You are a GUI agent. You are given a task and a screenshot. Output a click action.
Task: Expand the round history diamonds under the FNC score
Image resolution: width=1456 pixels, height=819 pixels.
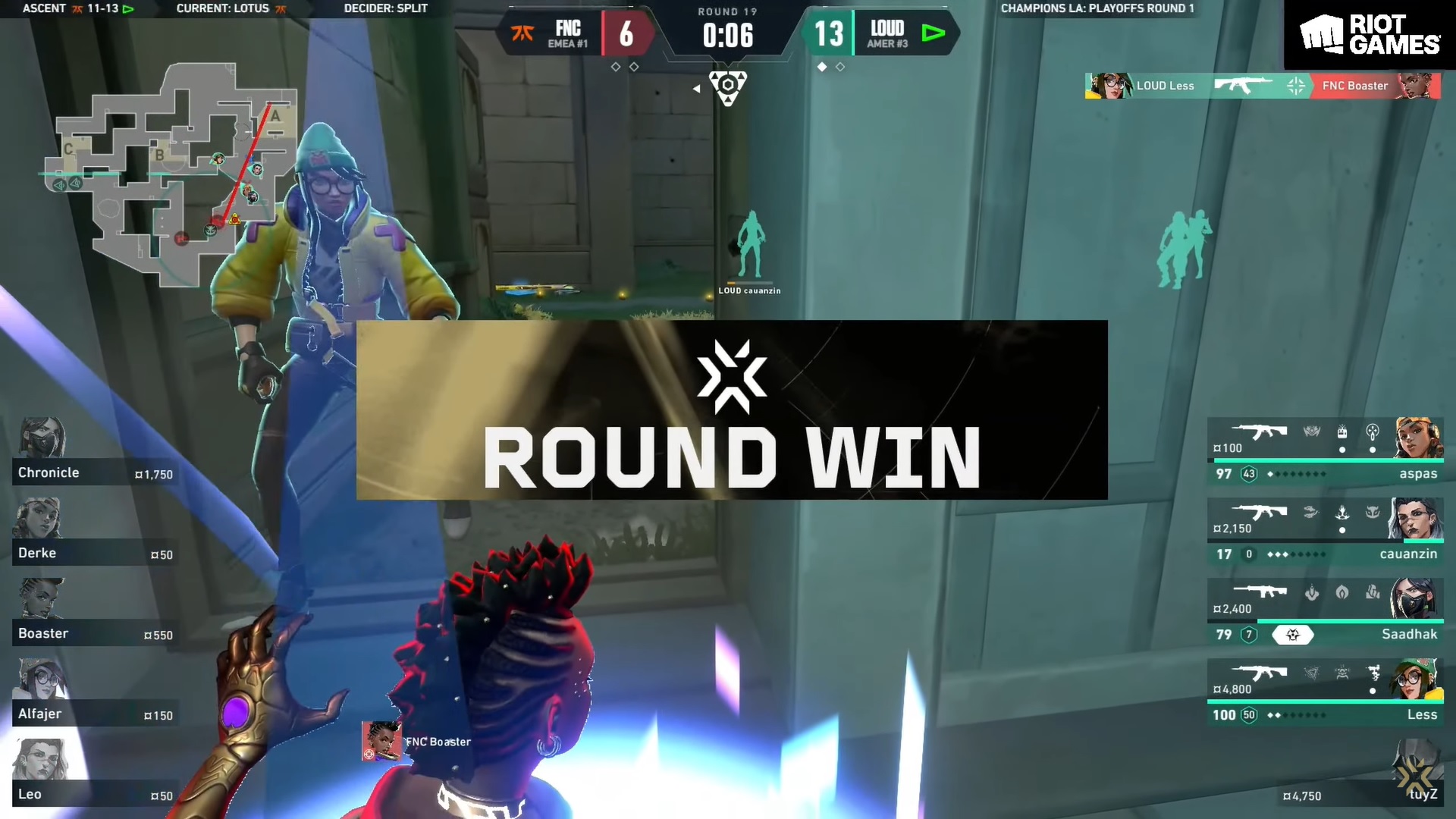coord(625,67)
